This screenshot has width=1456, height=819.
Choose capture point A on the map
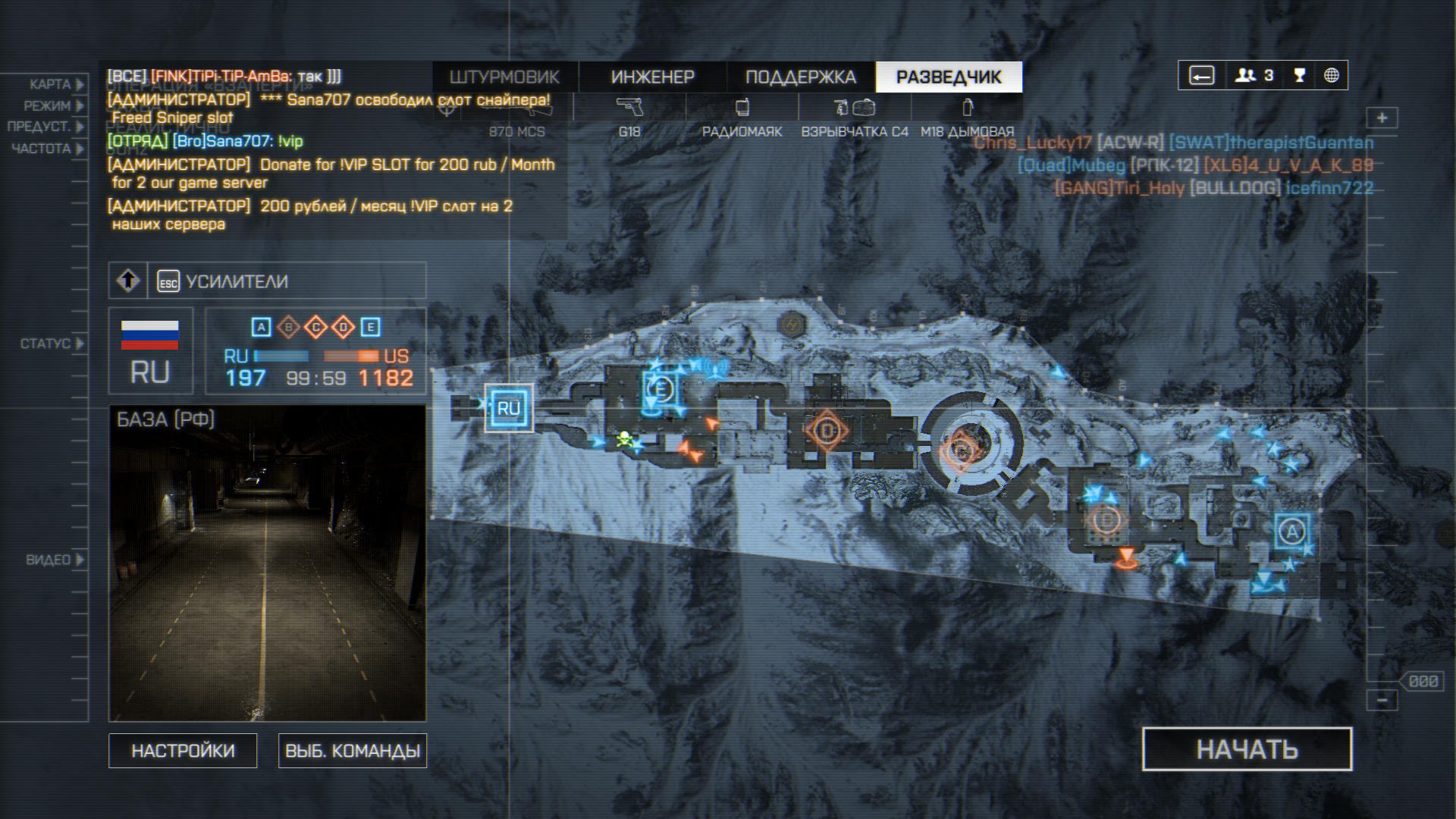[x=1292, y=531]
